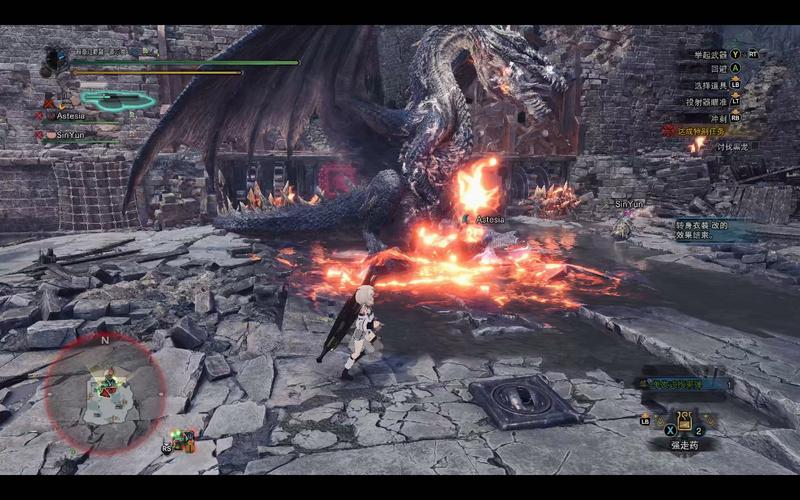Open the circular minimap
800x500 pixels.
tap(104, 392)
